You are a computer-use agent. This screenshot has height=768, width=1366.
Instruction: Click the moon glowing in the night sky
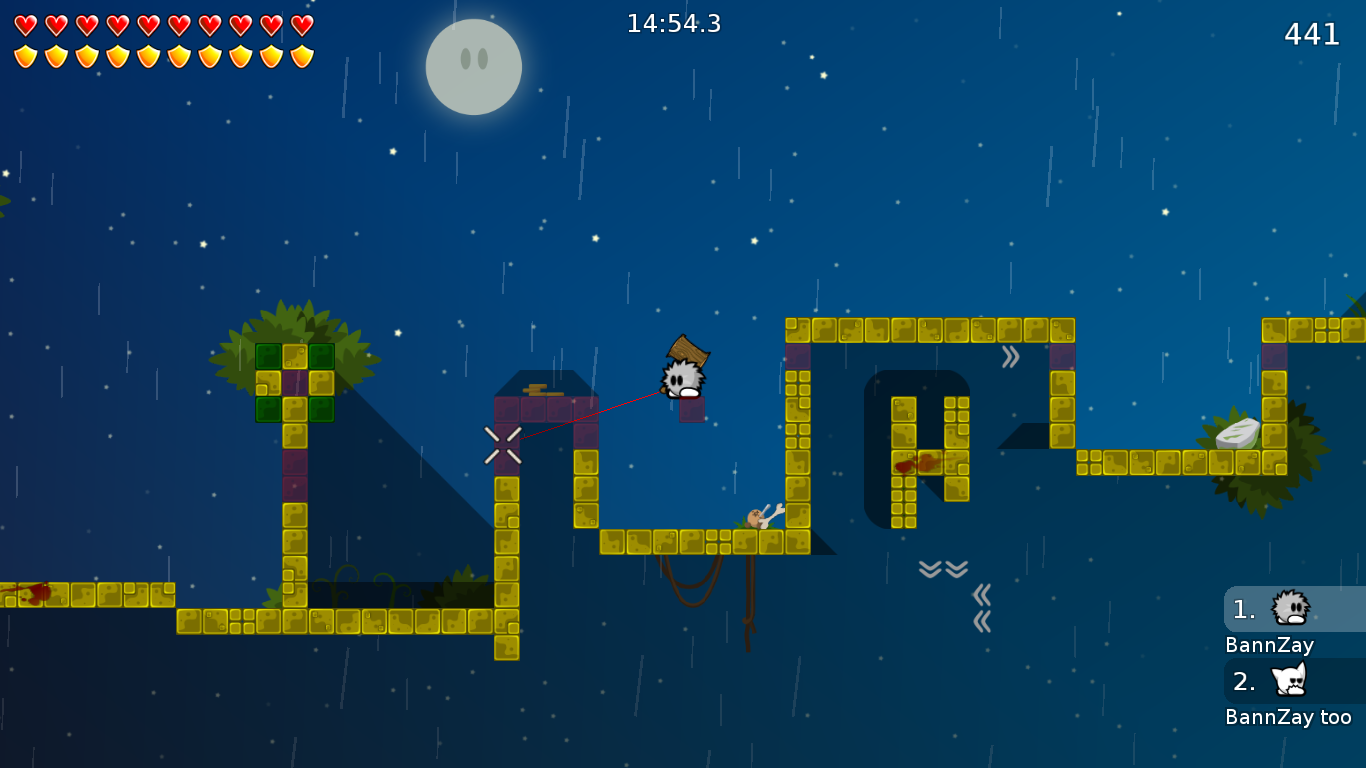[x=474, y=66]
